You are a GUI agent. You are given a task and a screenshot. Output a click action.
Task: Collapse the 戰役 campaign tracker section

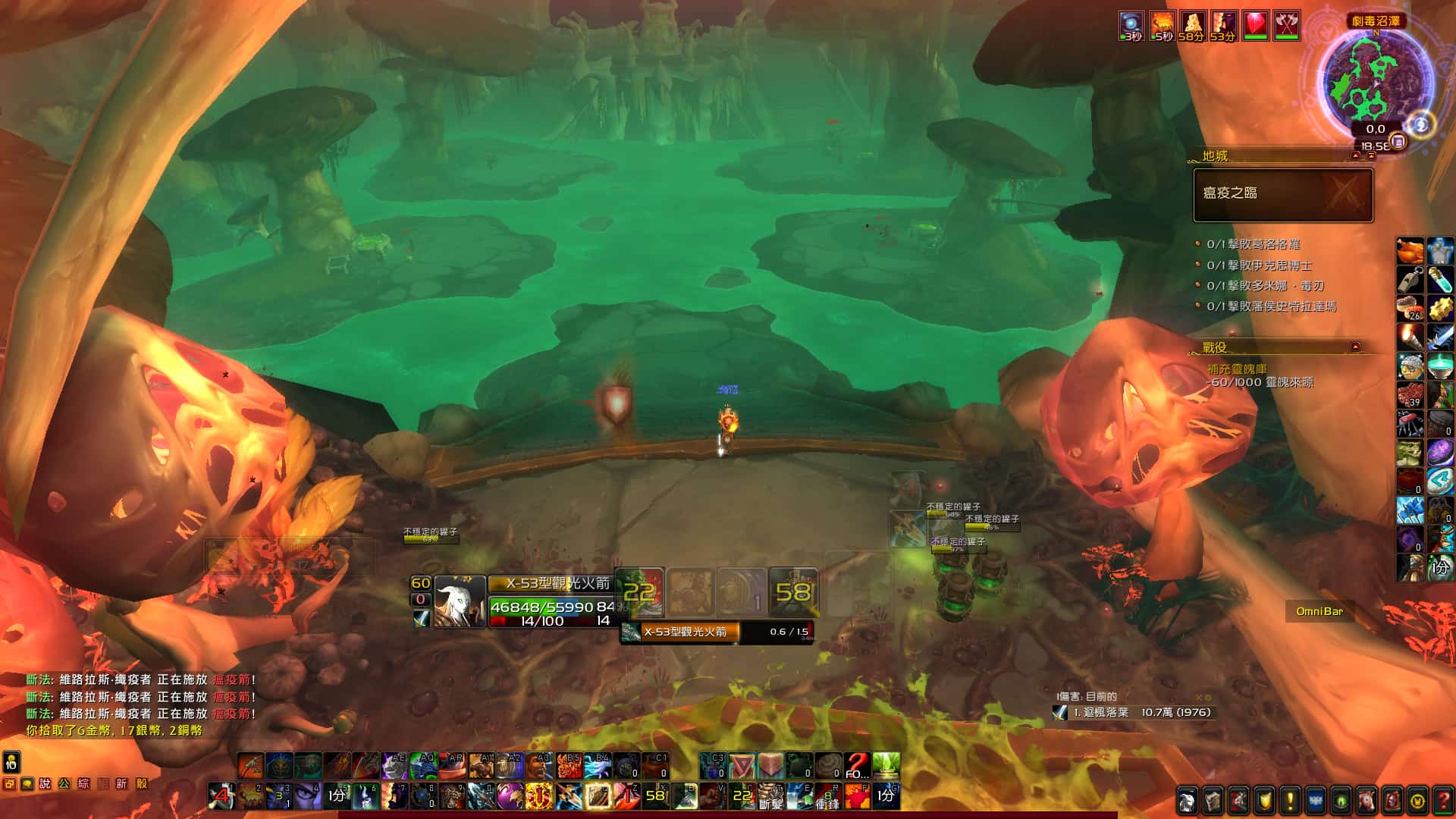(1355, 347)
